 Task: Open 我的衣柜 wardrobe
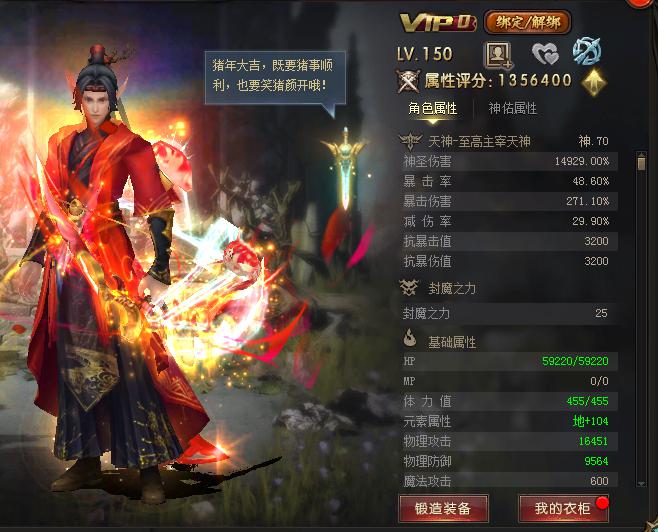tap(562, 507)
